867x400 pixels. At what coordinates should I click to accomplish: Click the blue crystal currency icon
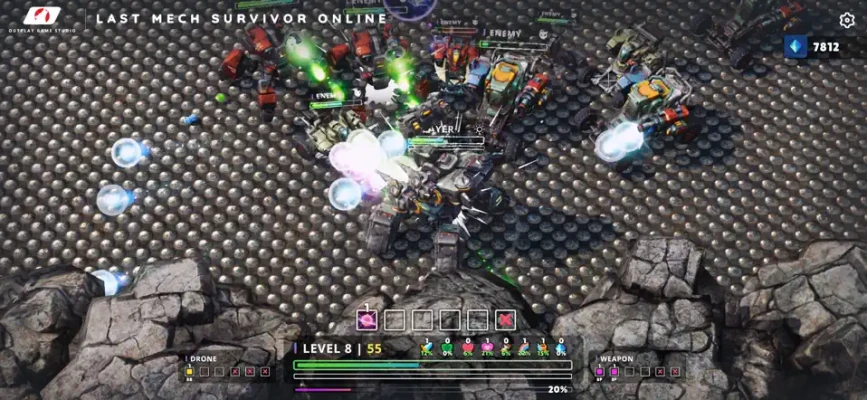[x=797, y=46]
